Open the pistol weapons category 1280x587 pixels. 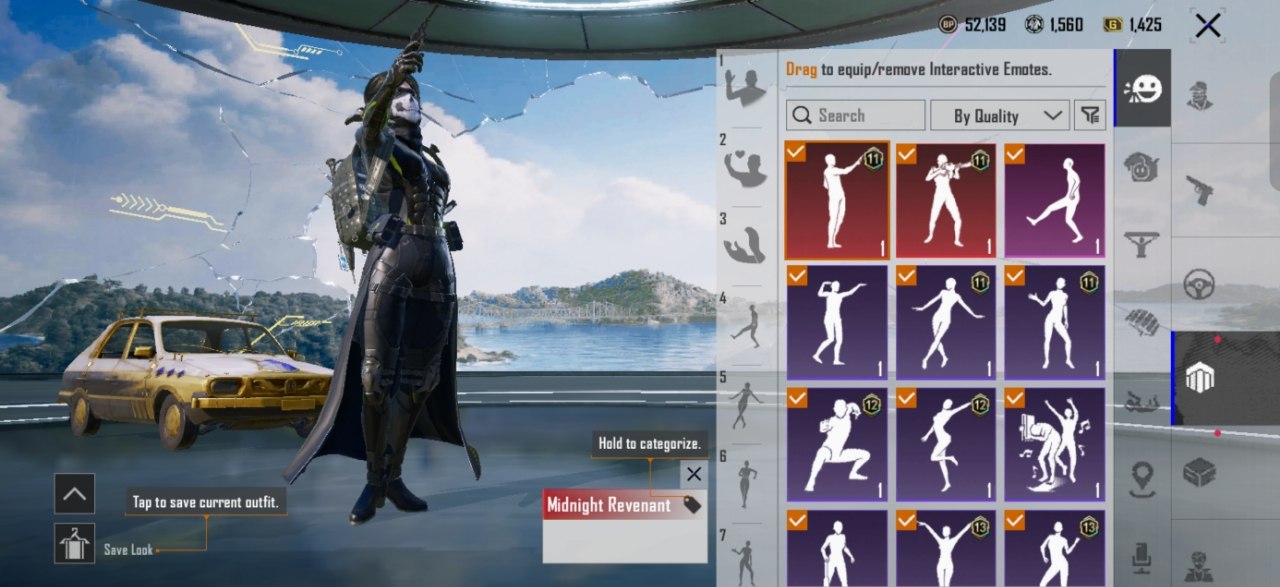click(x=1200, y=189)
